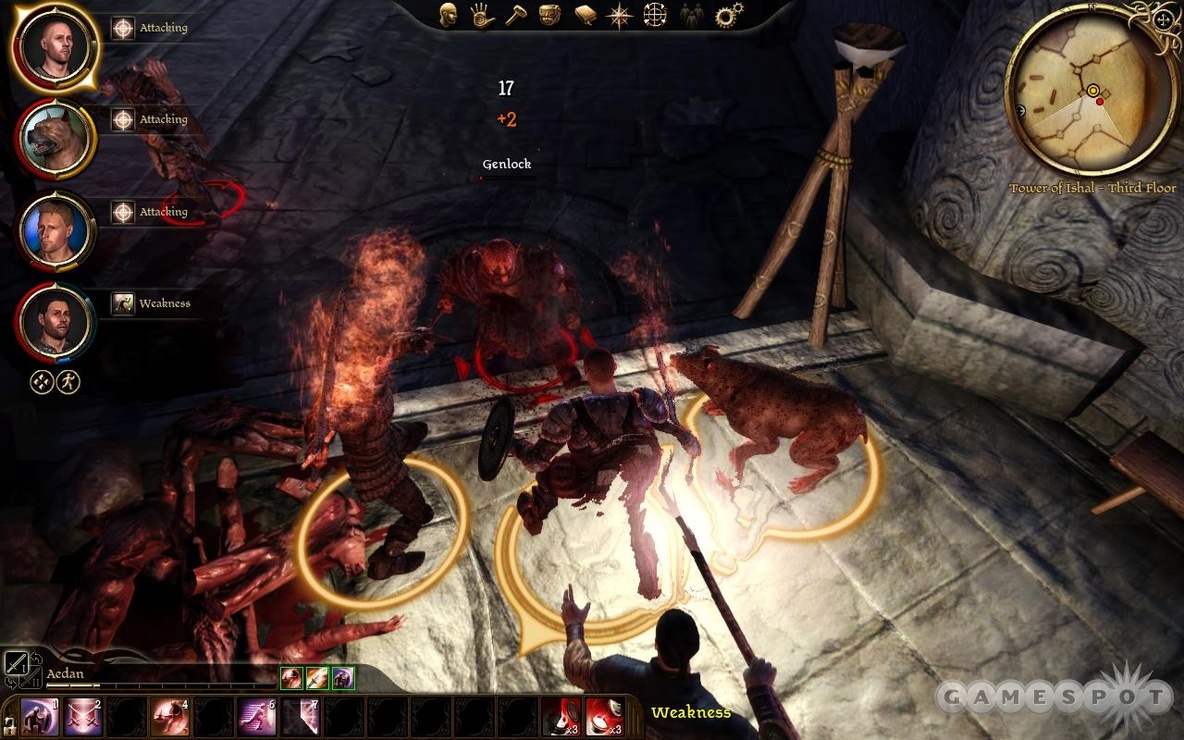Open the character record head icon
Viewport: 1184px width, 740px height.
pyautogui.click(x=447, y=15)
